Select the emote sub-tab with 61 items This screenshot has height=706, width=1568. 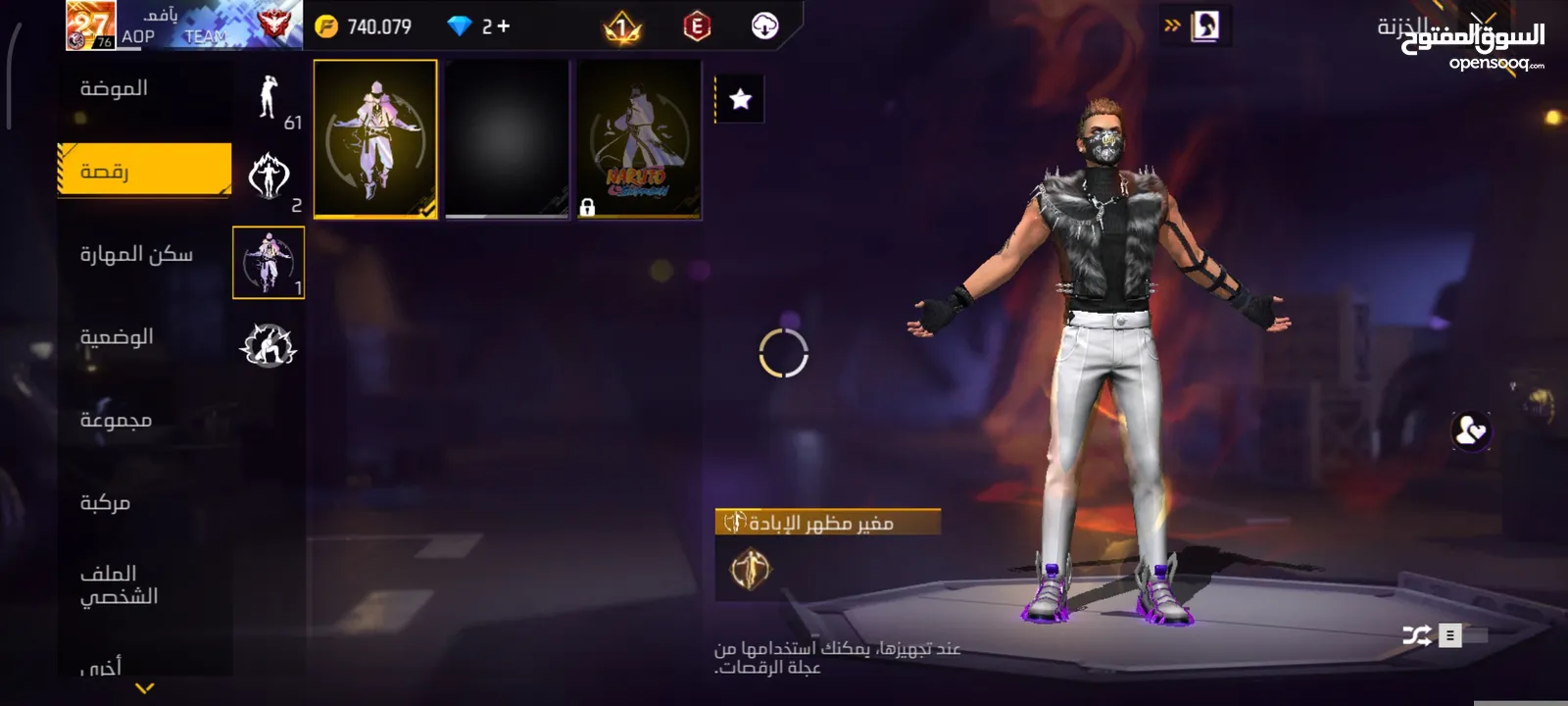[269, 99]
